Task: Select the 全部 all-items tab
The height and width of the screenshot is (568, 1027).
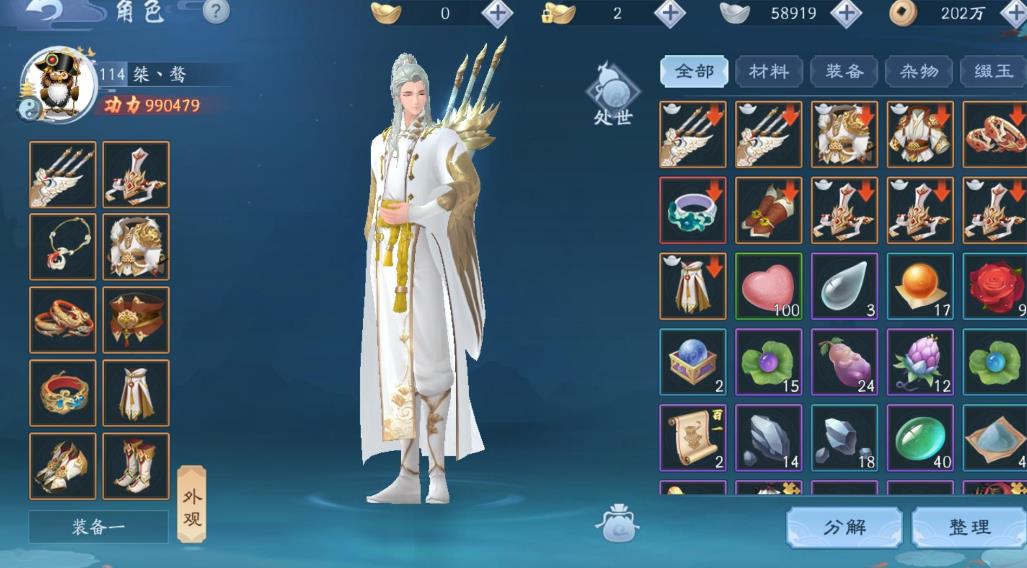Action: pyautogui.click(x=694, y=72)
